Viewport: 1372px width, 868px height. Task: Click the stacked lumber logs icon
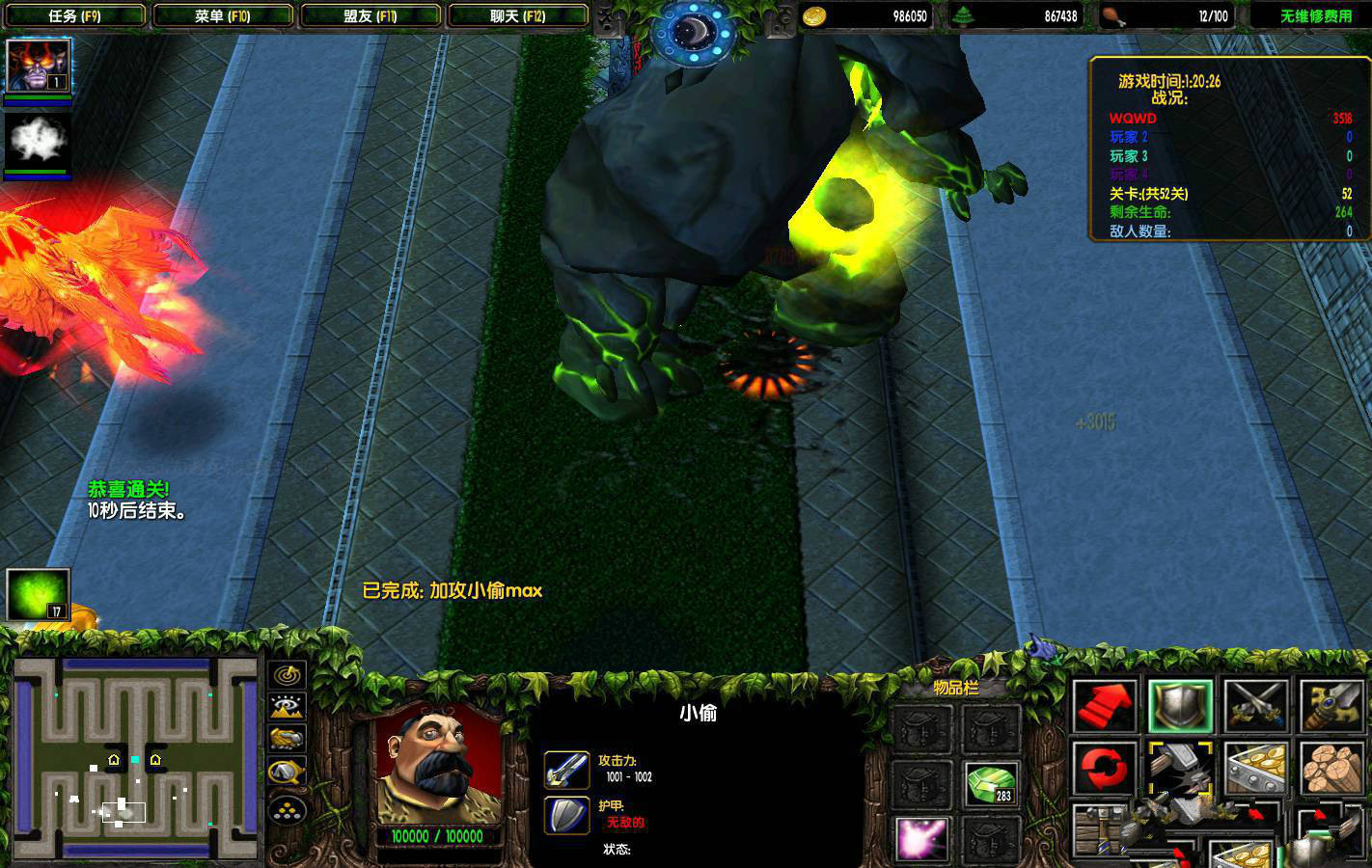(1331, 769)
